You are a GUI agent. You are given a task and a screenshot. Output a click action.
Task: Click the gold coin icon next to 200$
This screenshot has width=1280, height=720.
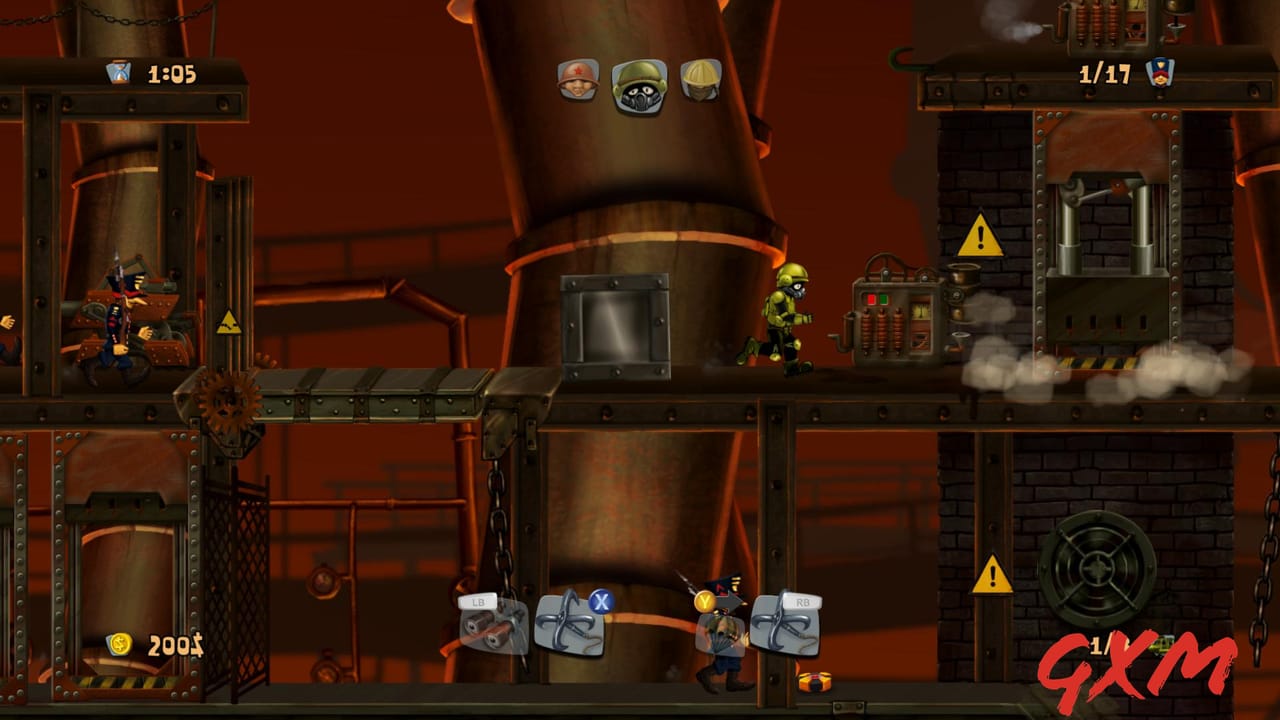[120, 645]
